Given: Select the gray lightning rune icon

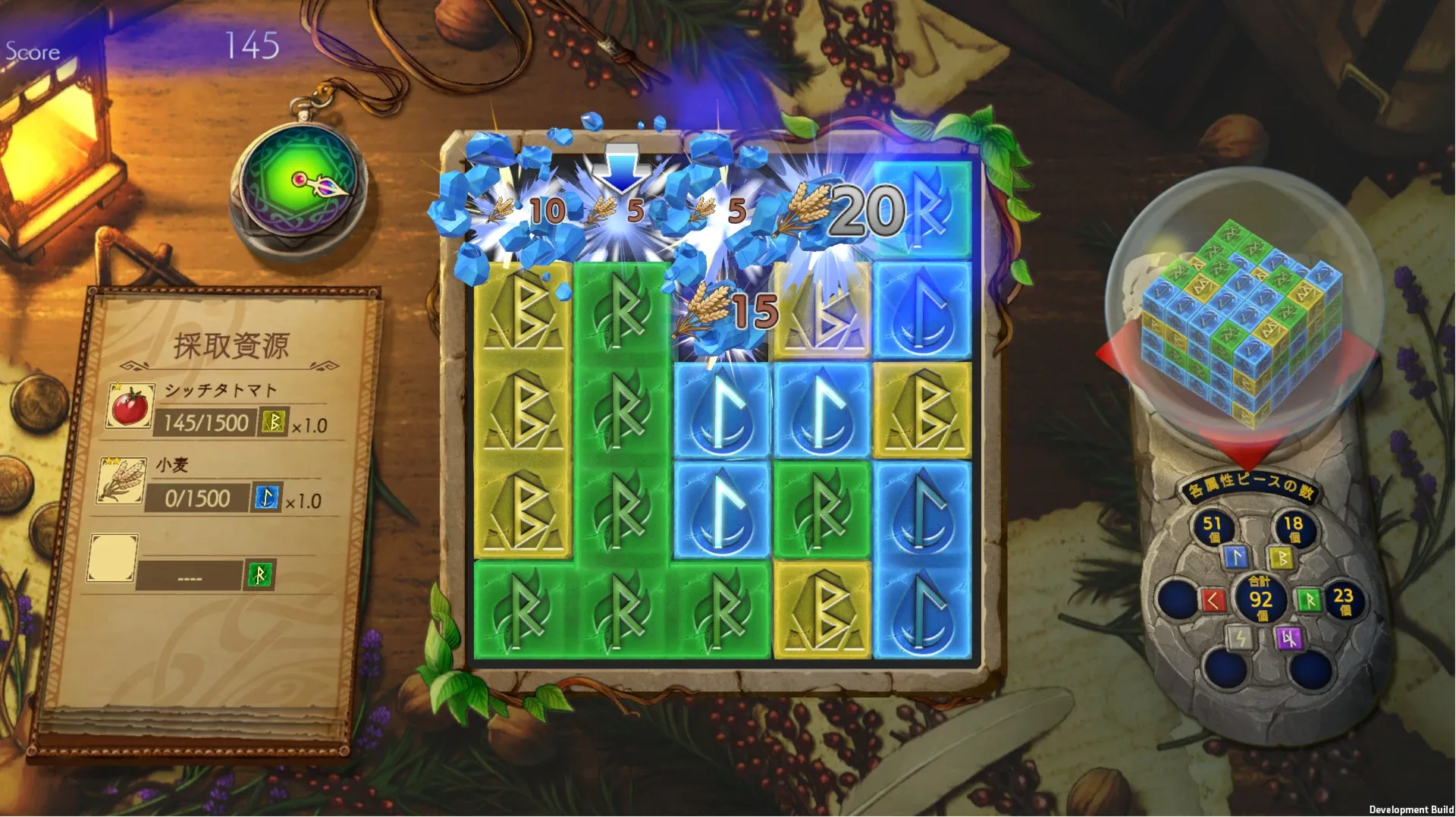Looking at the screenshot, I should pyautogui.click(x=1240, y=637).
